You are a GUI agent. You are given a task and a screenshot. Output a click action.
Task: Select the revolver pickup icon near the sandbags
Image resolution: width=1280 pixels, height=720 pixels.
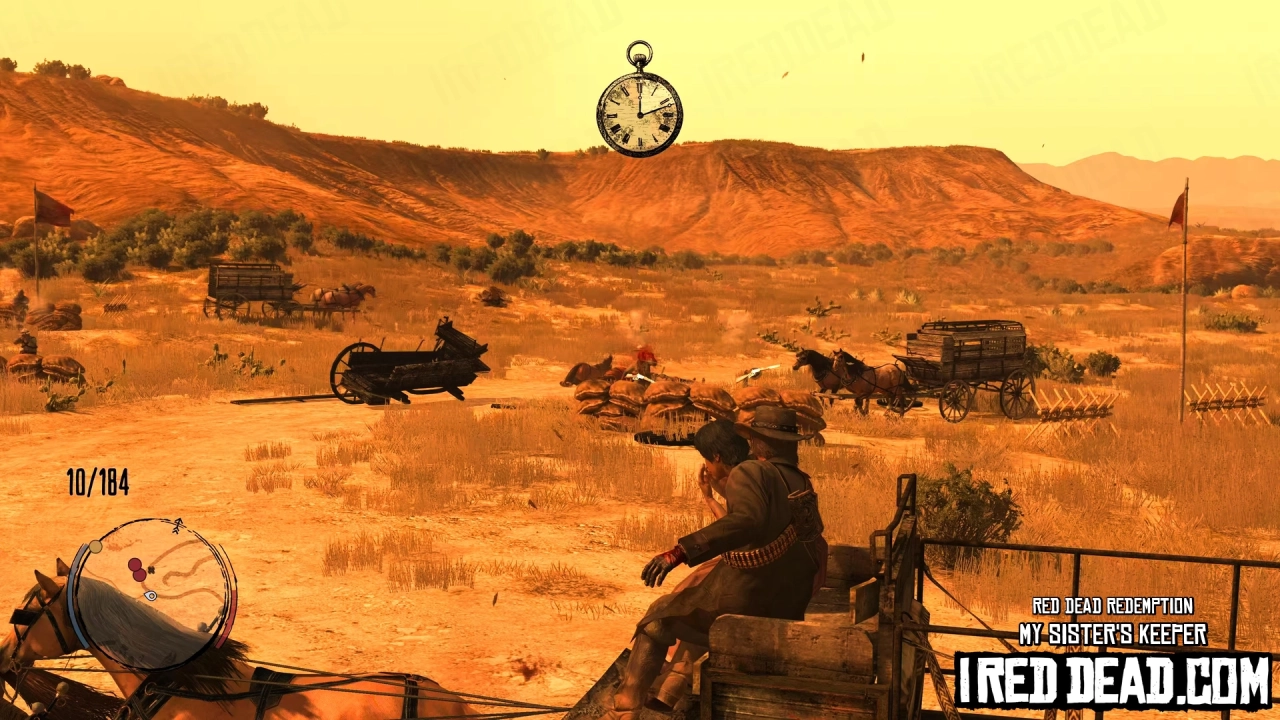point(637,375)
